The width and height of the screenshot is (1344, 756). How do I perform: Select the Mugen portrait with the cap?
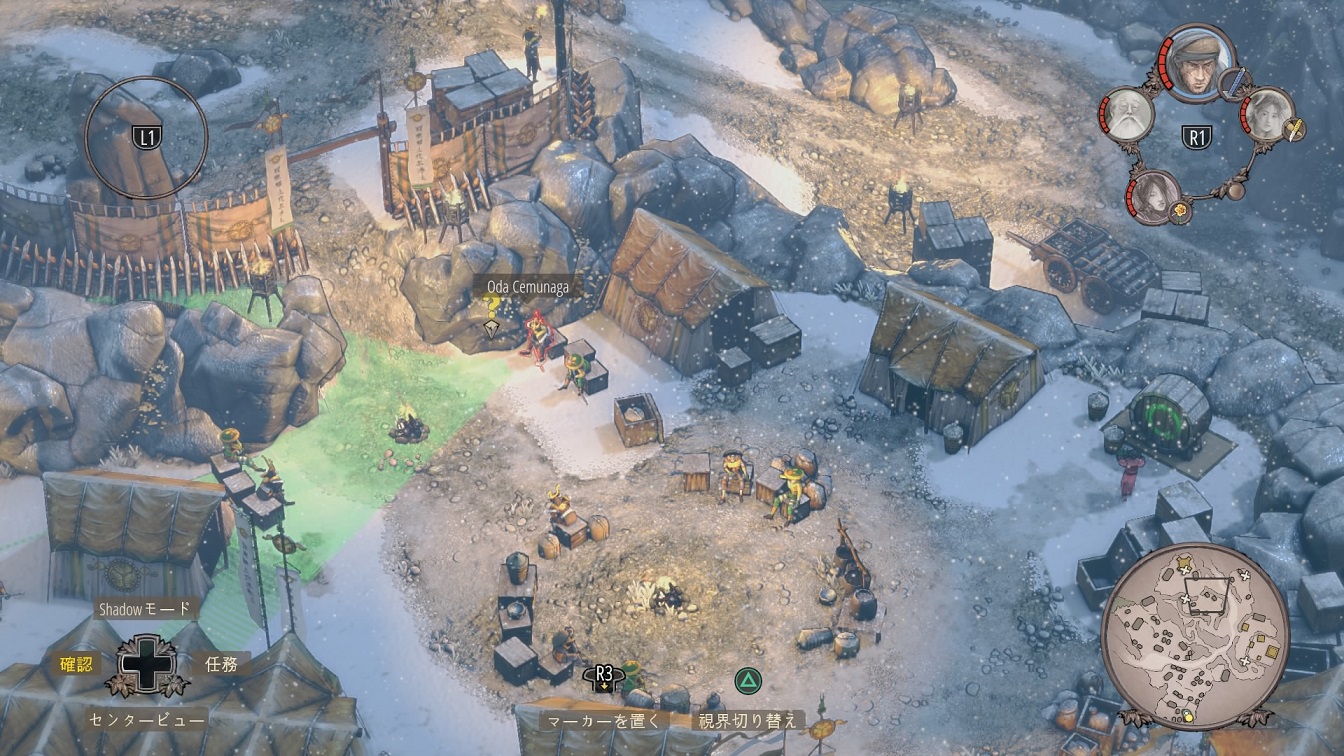coord(1198,63)
